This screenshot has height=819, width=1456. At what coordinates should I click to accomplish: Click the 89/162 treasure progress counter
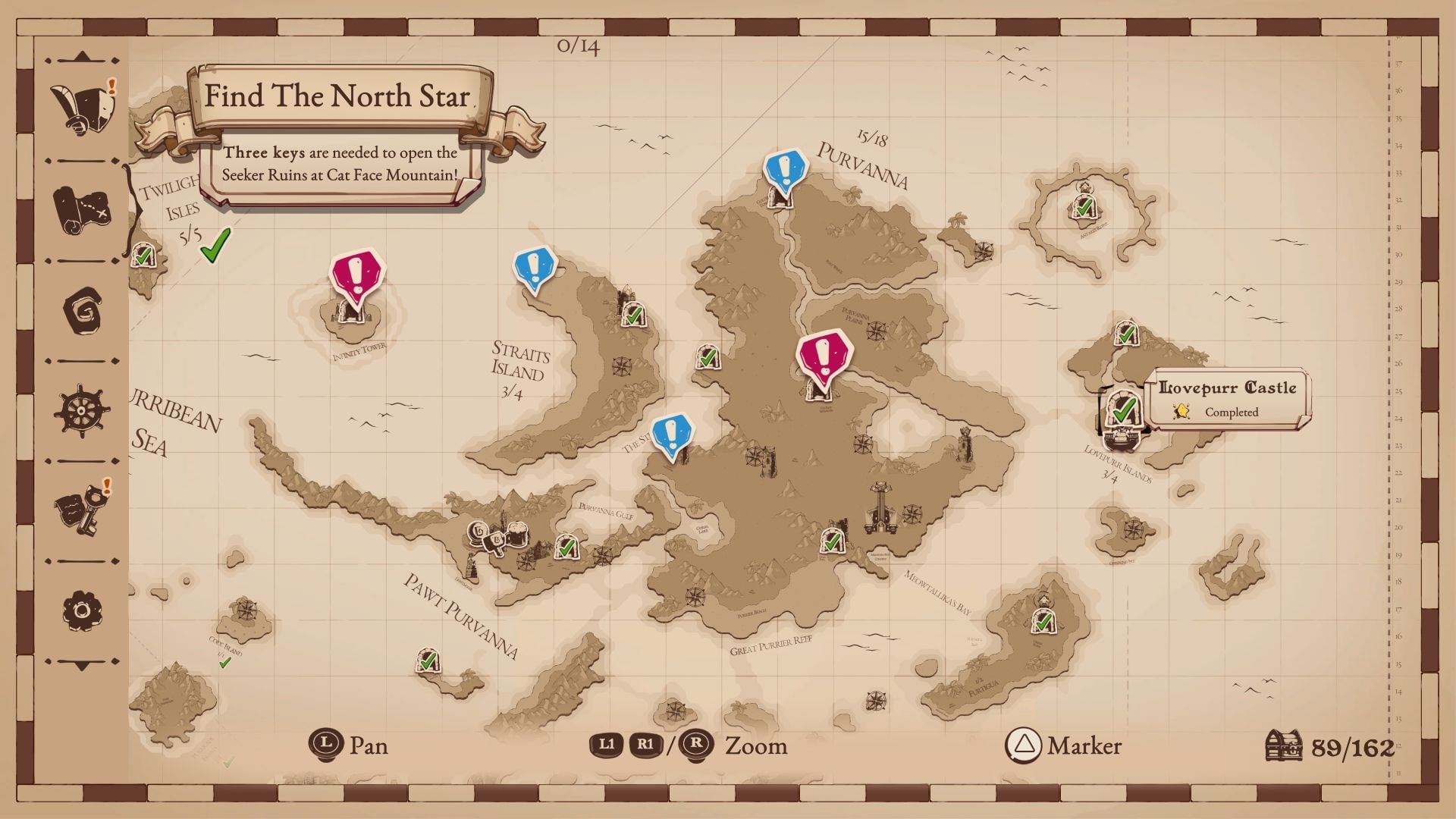pyautogui.click(x=1351, y=746)
